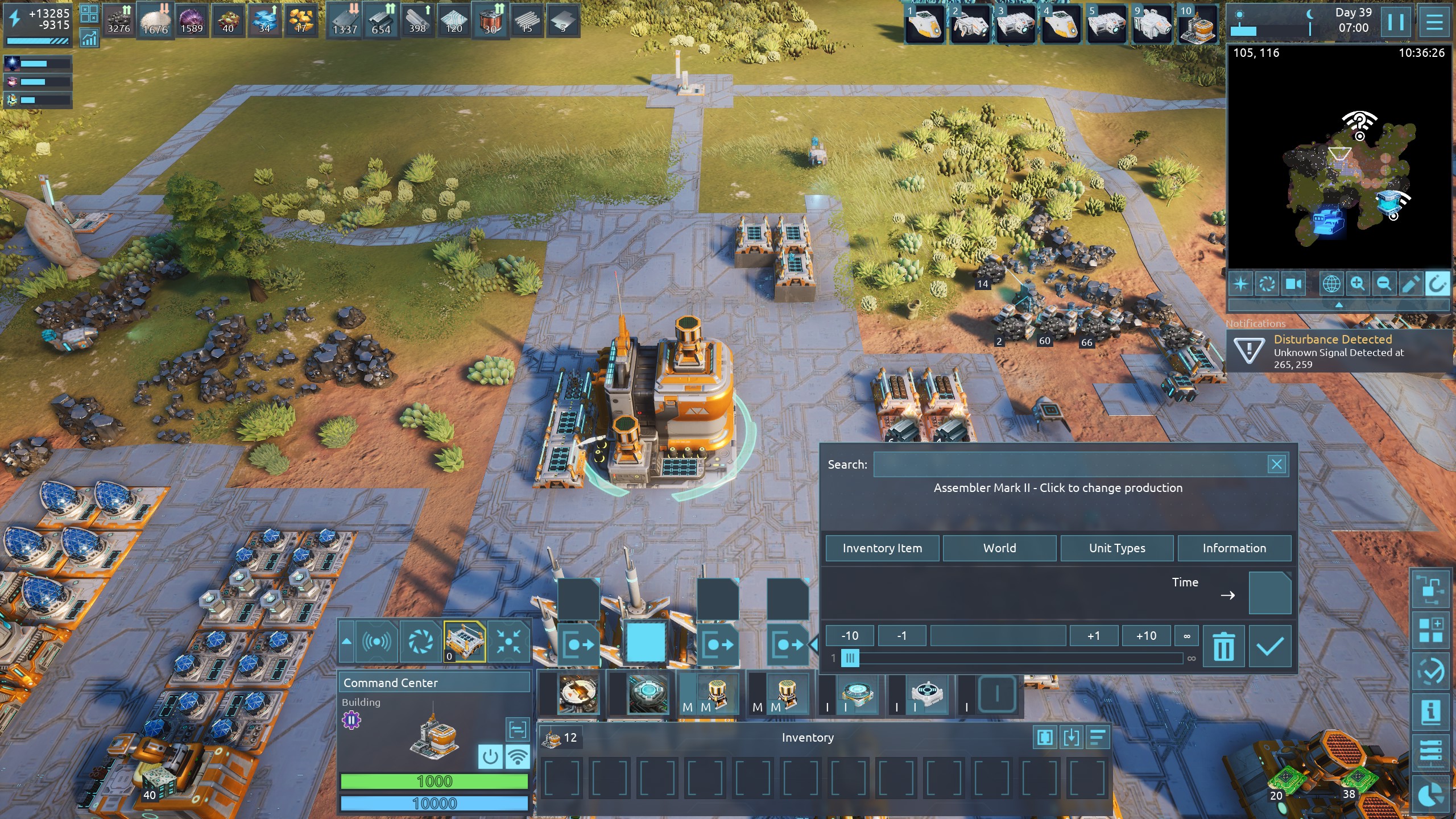Image resolution: width=1456 pixels, height=819 pixels.
Task: Select the Unit Types tab
Action: point(1117,548)
